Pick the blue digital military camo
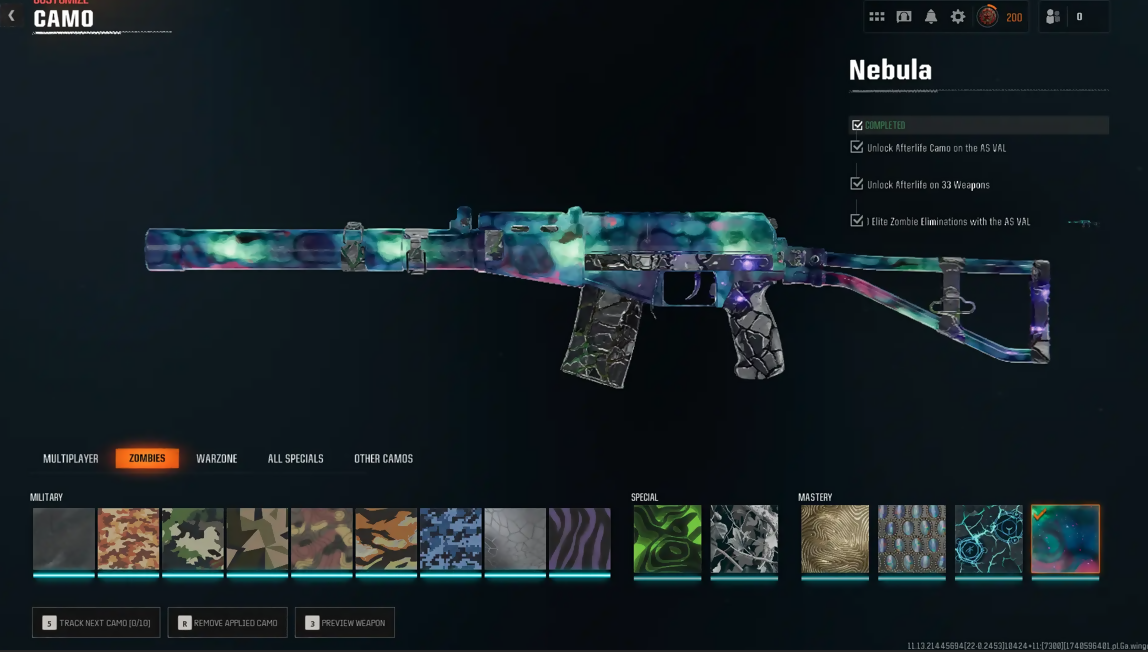This screenshot has height=652, width=1148. [451, 539]
